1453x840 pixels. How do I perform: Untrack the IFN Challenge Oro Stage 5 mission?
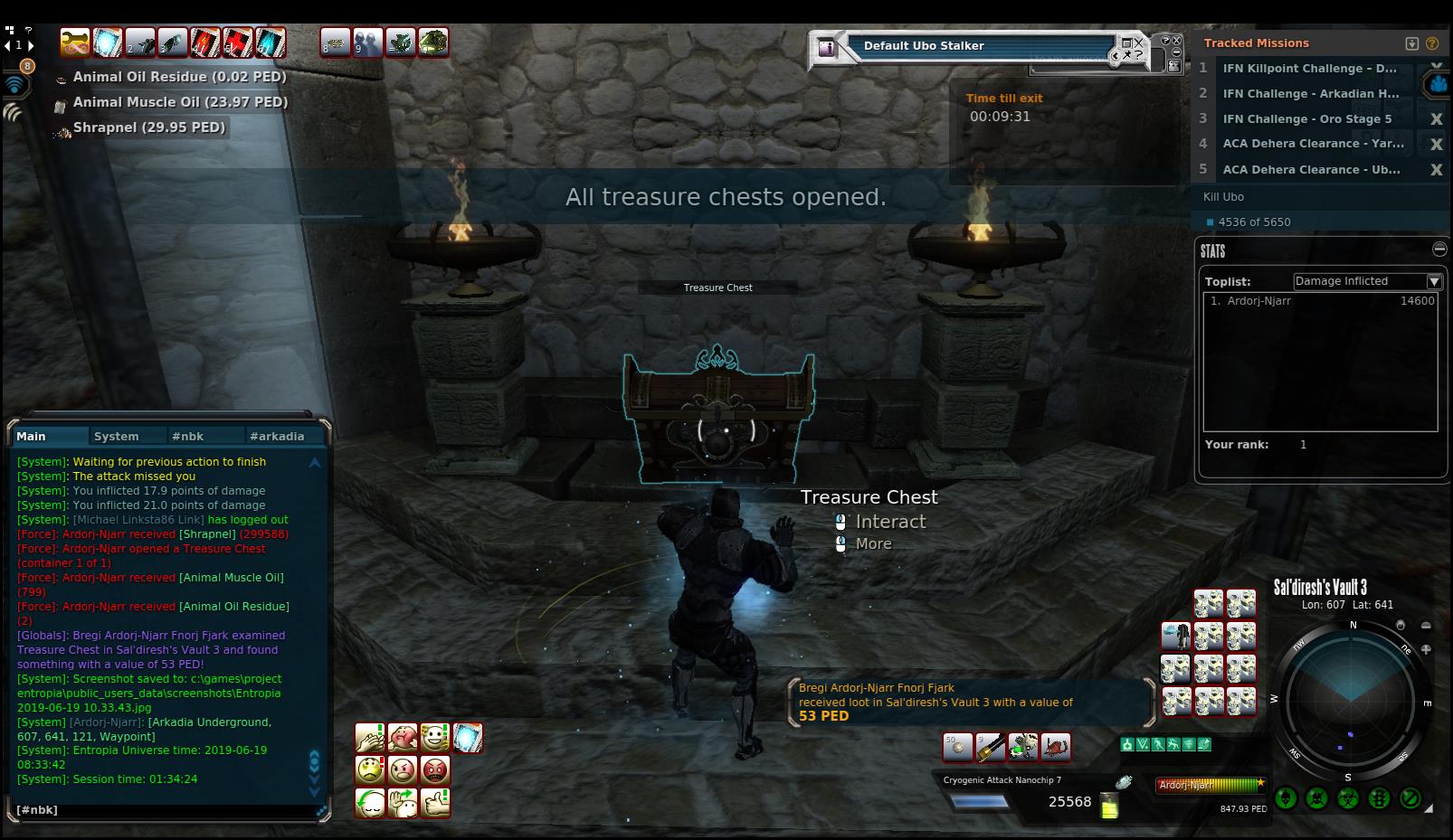(1436, 118)
